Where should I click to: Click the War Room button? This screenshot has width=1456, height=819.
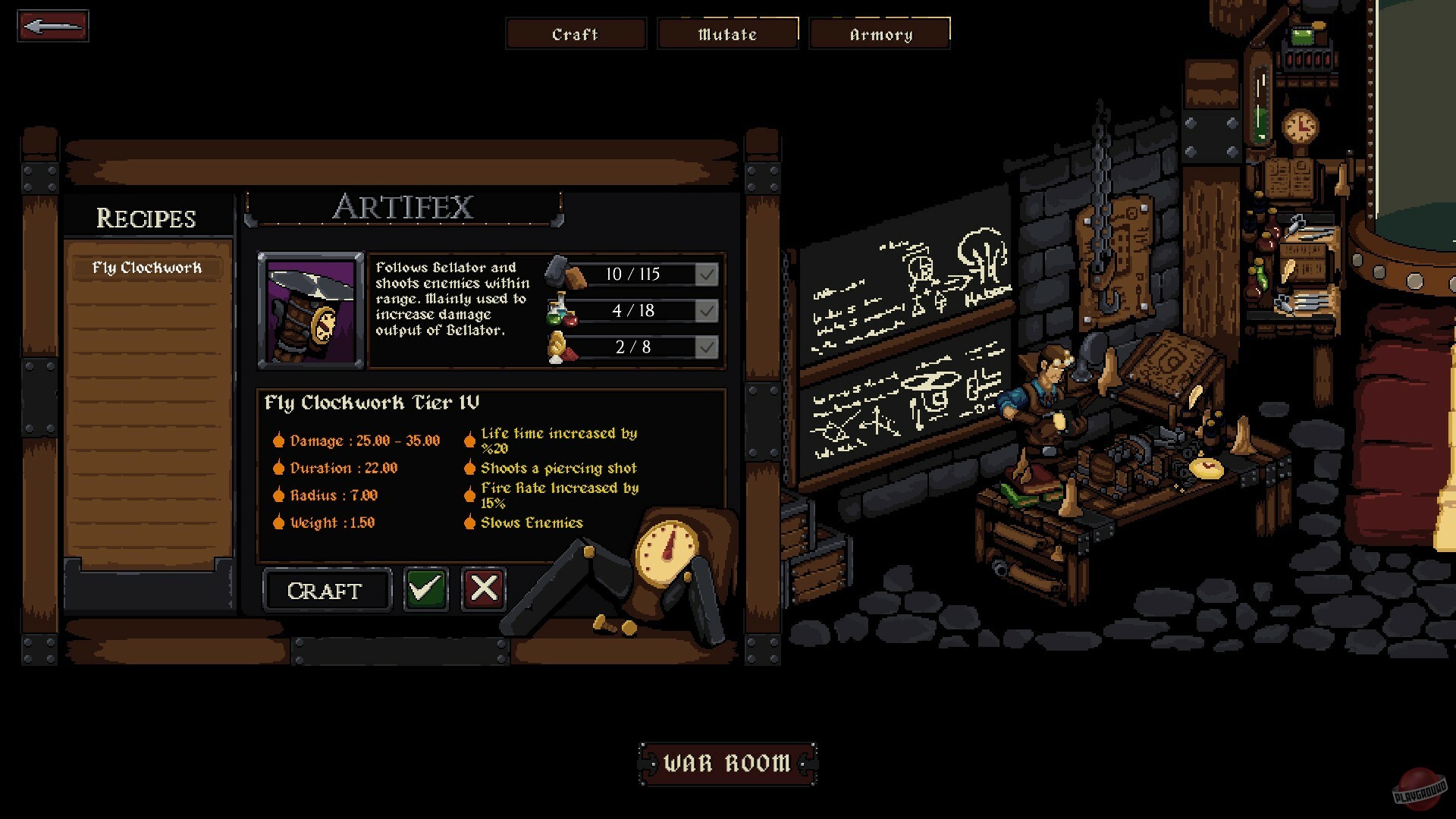pos(726,763)
